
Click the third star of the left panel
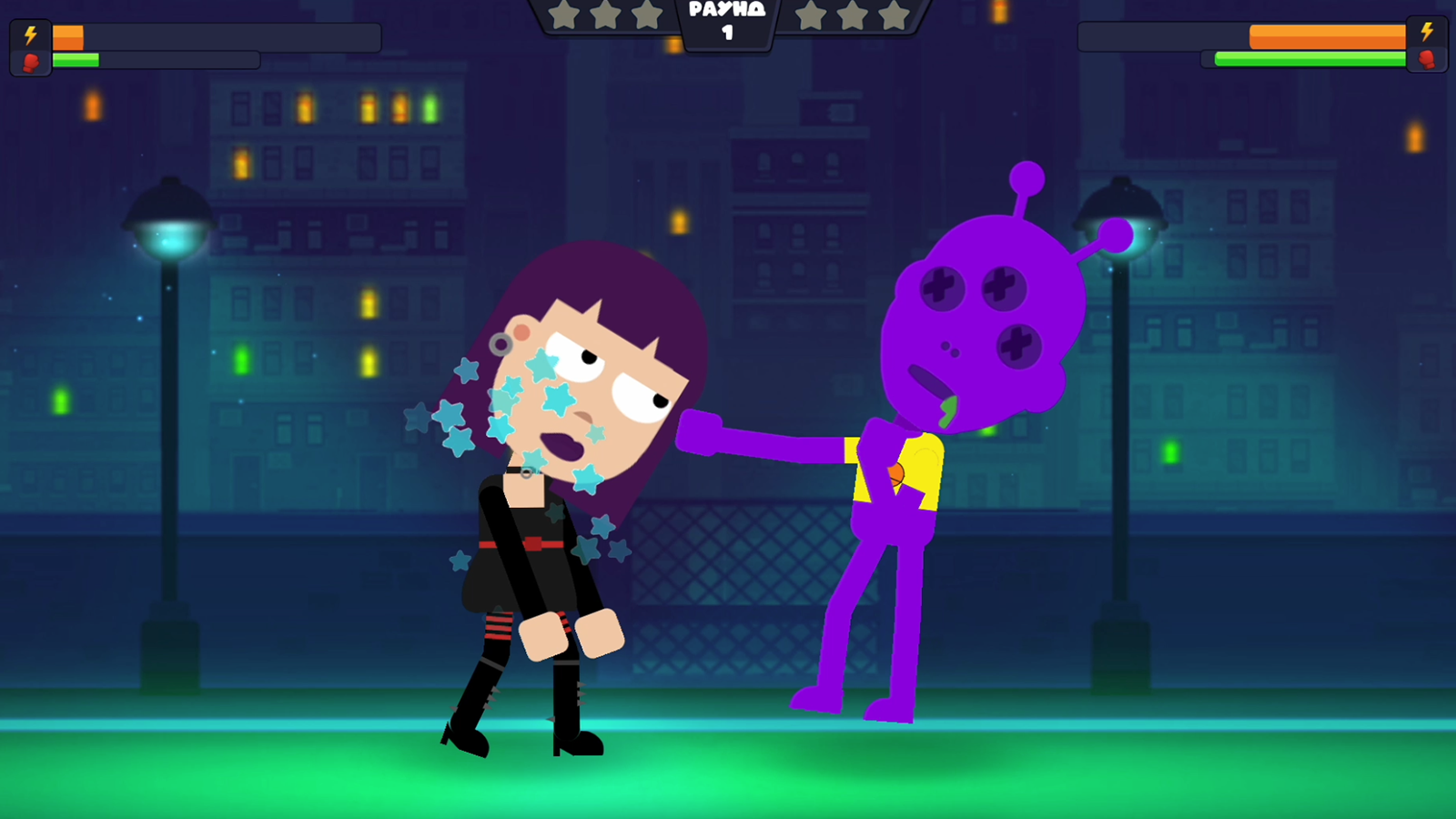[x=645, y=15]
